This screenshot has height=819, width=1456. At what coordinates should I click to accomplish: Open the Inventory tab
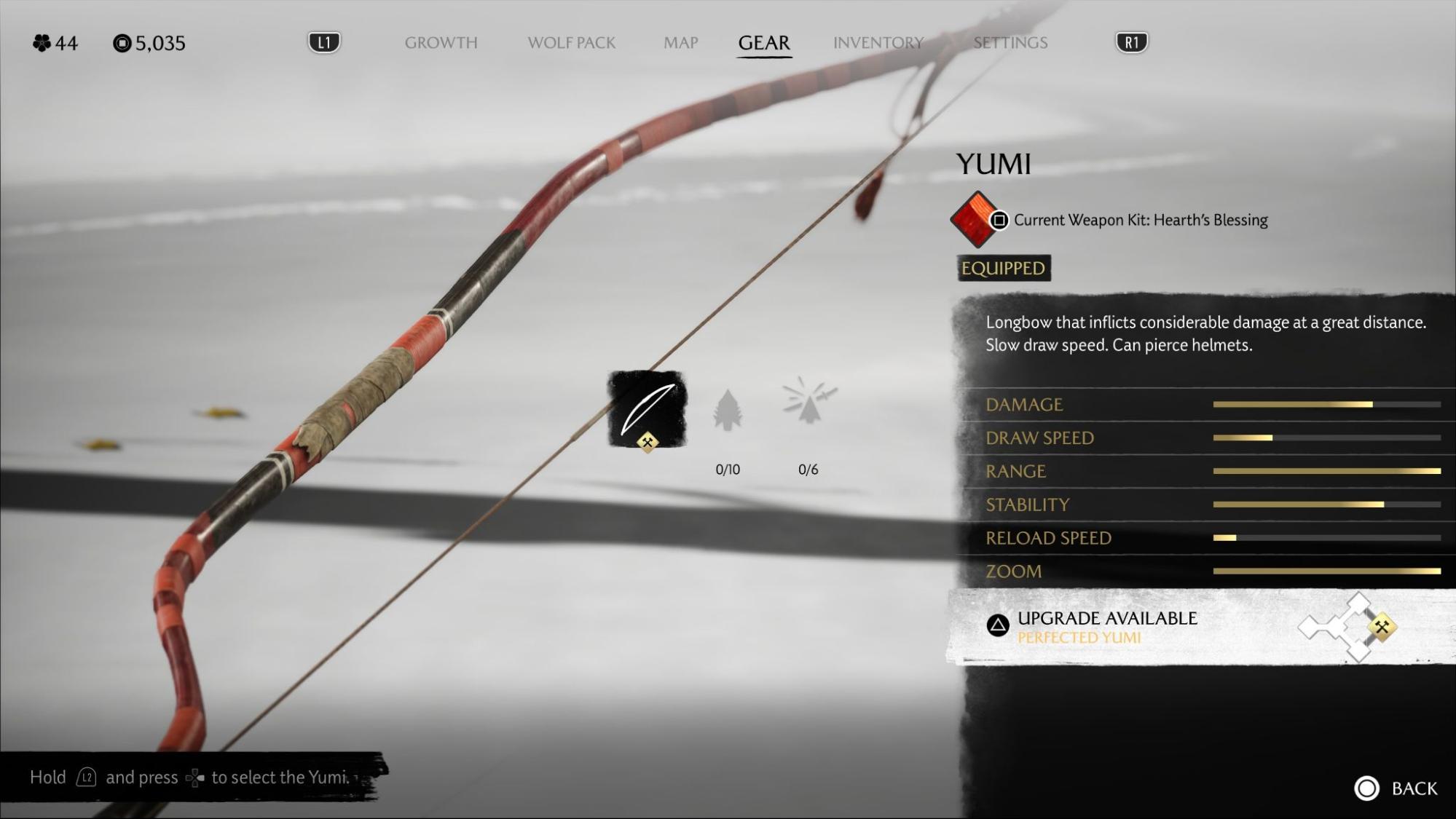tap(878, 43)
